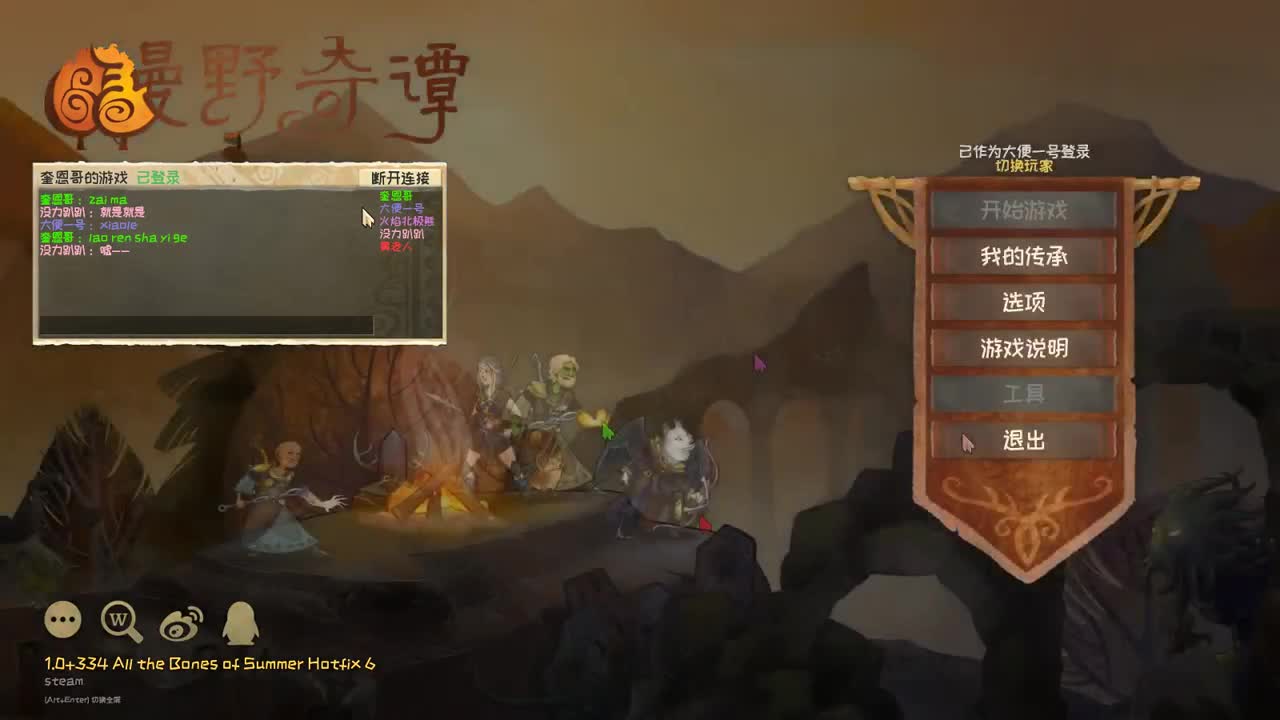
Task: Click the grayed-out 开始游戏 button
Action: pos(1022,210)
